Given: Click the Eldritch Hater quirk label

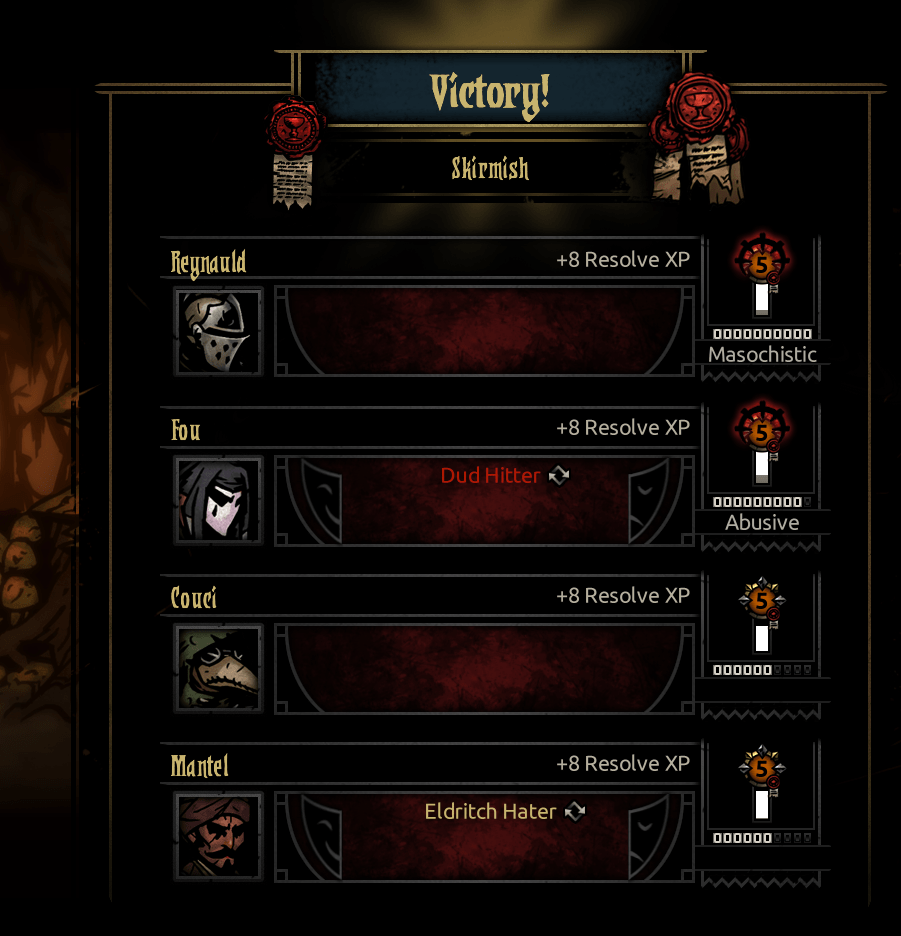Looking at the screenshot, I should [490, 812].
